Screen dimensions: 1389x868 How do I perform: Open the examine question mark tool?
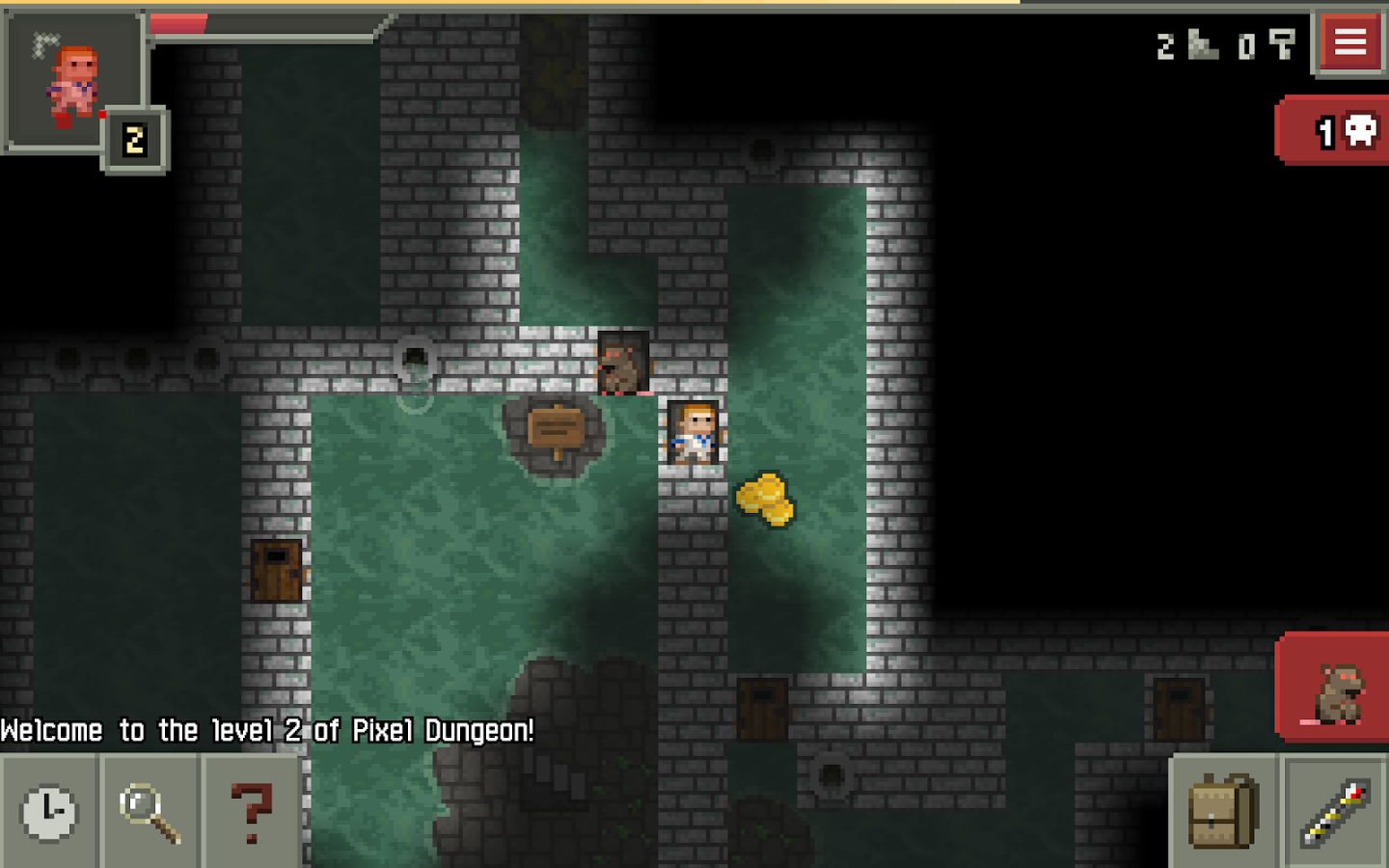[251, 812]
